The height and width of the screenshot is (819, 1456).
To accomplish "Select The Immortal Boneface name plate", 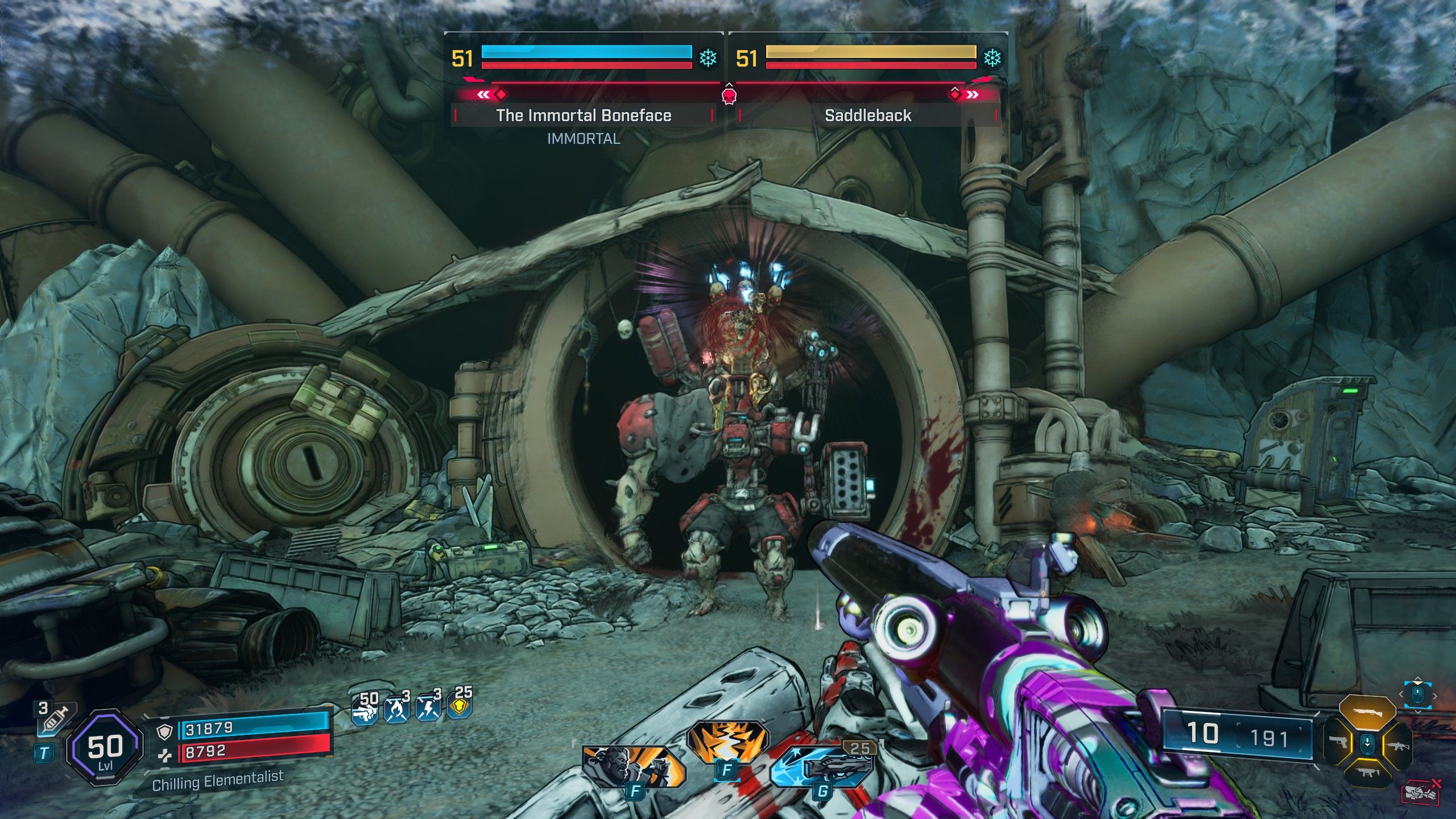I will click(x=584, y=115).
